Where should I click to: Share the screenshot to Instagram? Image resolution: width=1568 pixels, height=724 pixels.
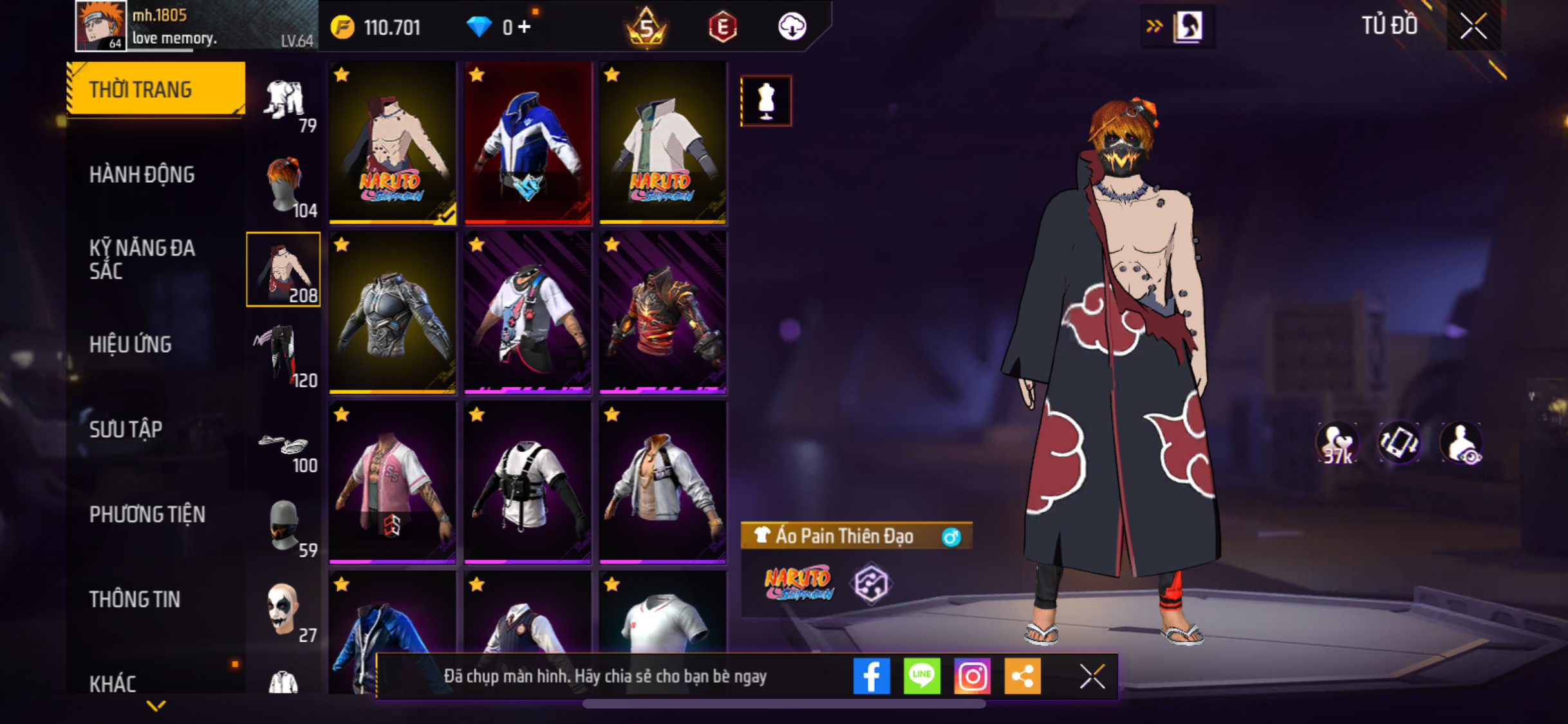tap(972, 676)
